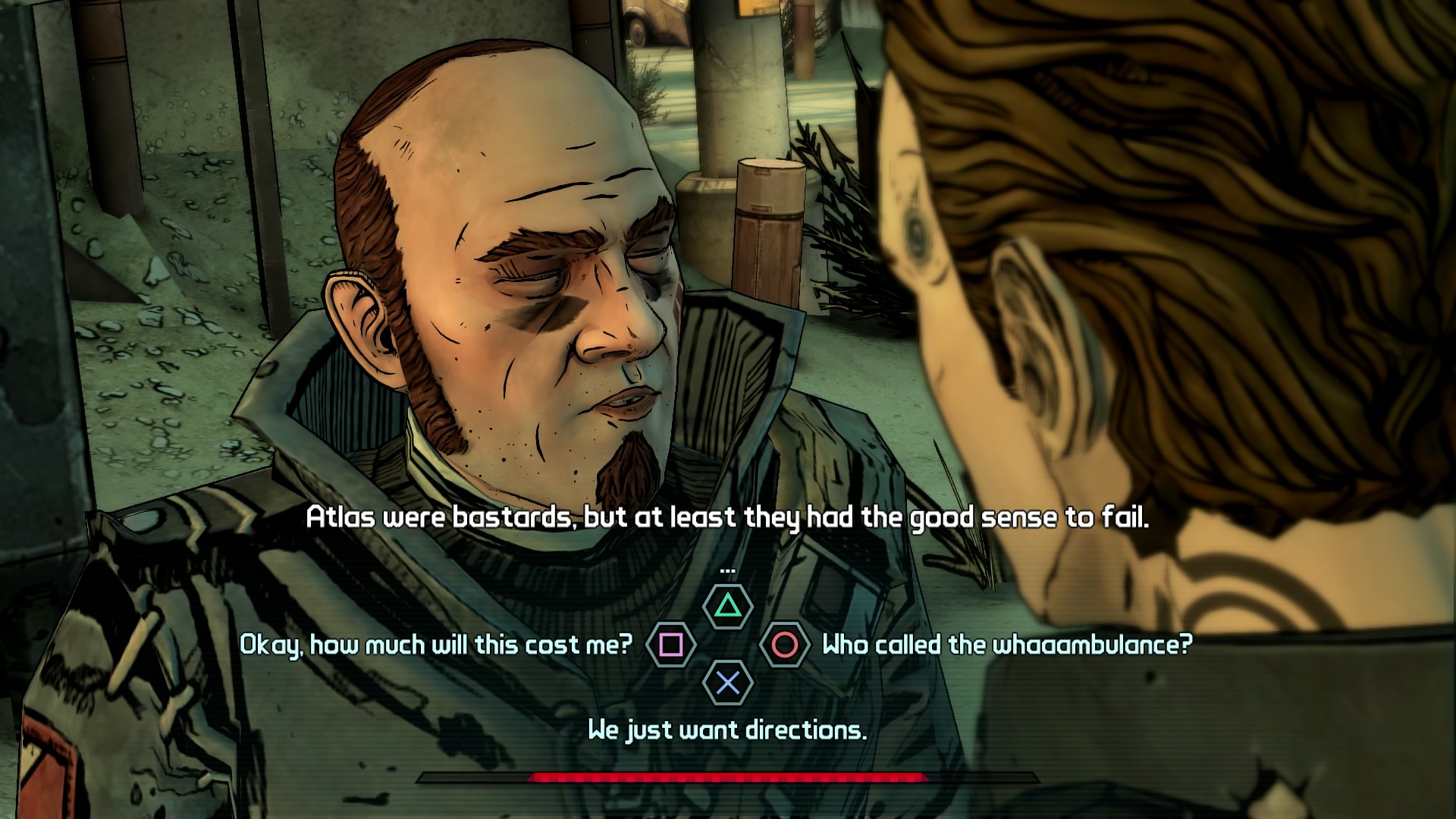Click the red dialogue timer bar
1456x819 pixels.
click(728, 777)
